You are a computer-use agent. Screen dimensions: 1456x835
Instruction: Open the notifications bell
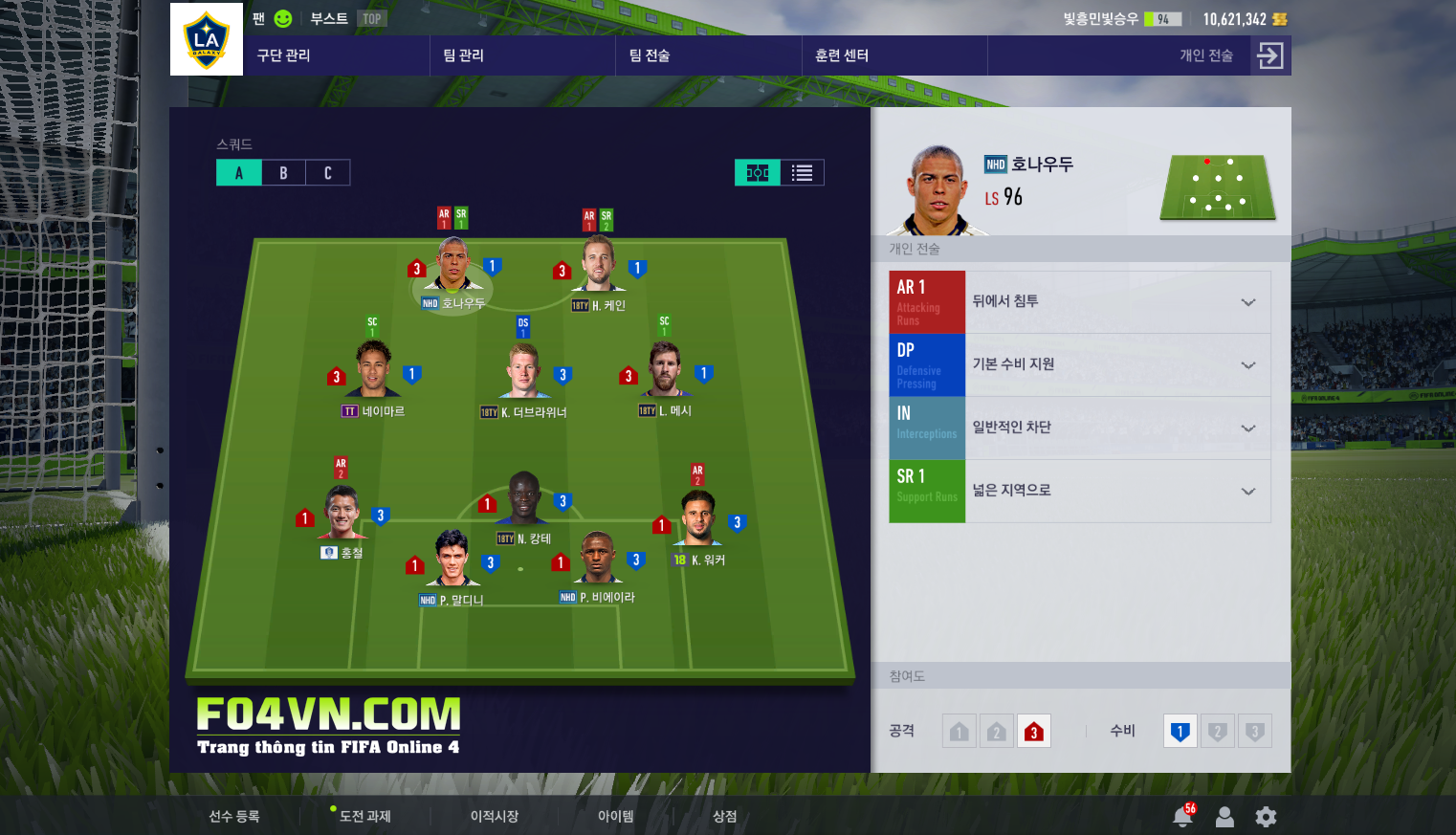coord(1182,817)
